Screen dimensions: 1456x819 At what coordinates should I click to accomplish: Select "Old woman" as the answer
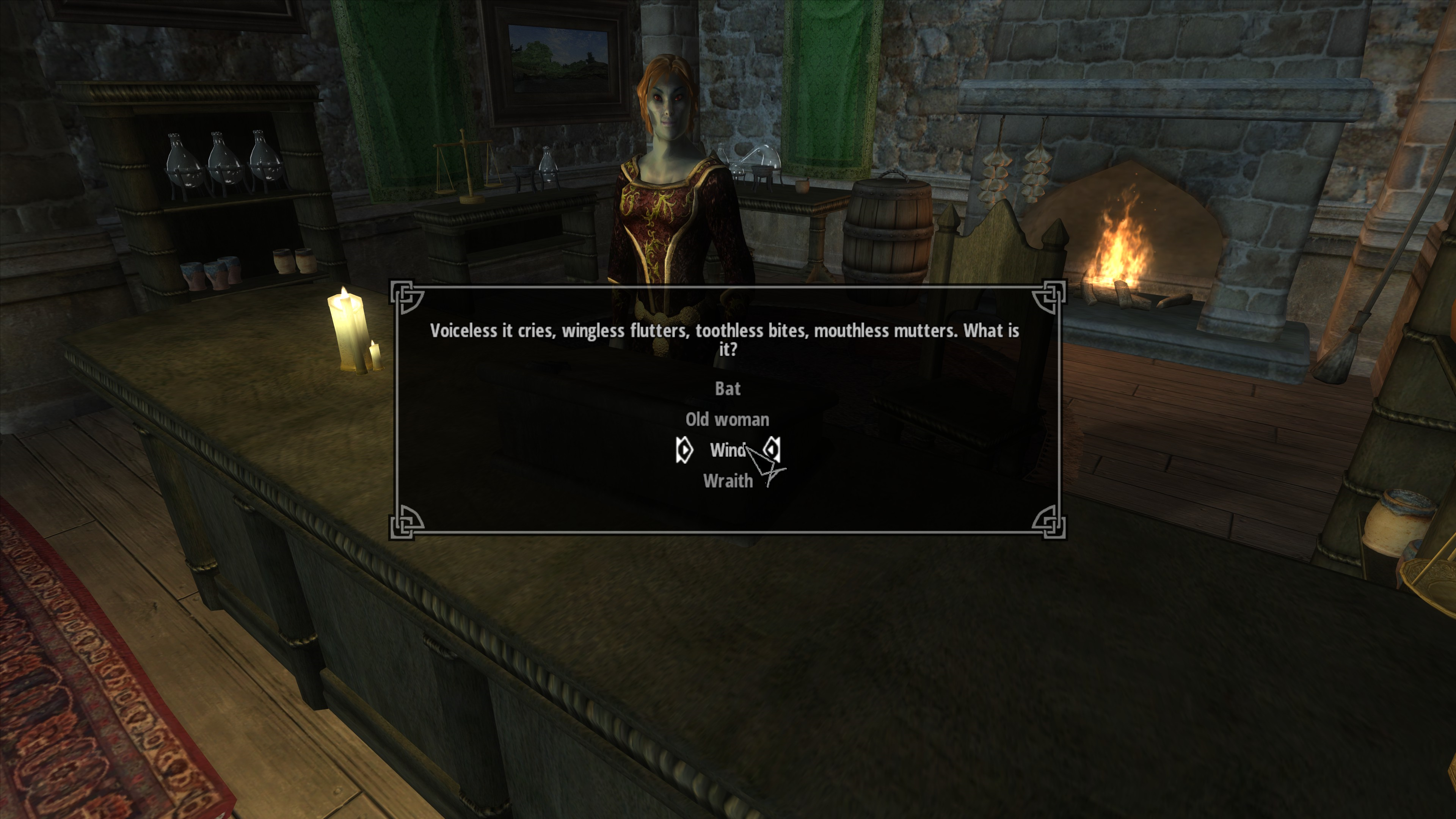[x=728, y=419]
